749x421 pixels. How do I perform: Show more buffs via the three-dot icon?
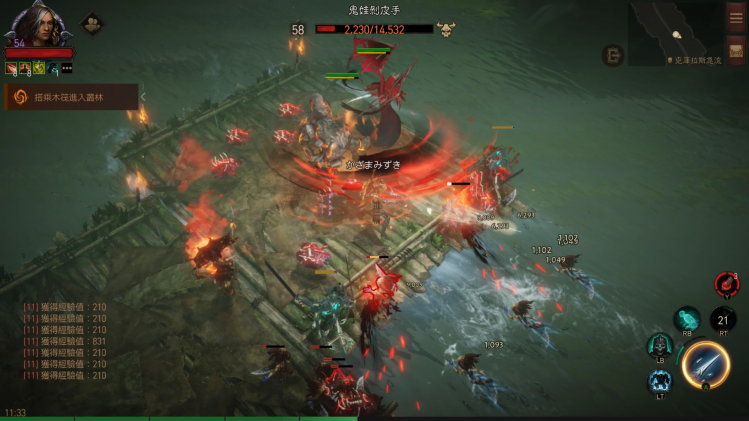tap(67, 68)
